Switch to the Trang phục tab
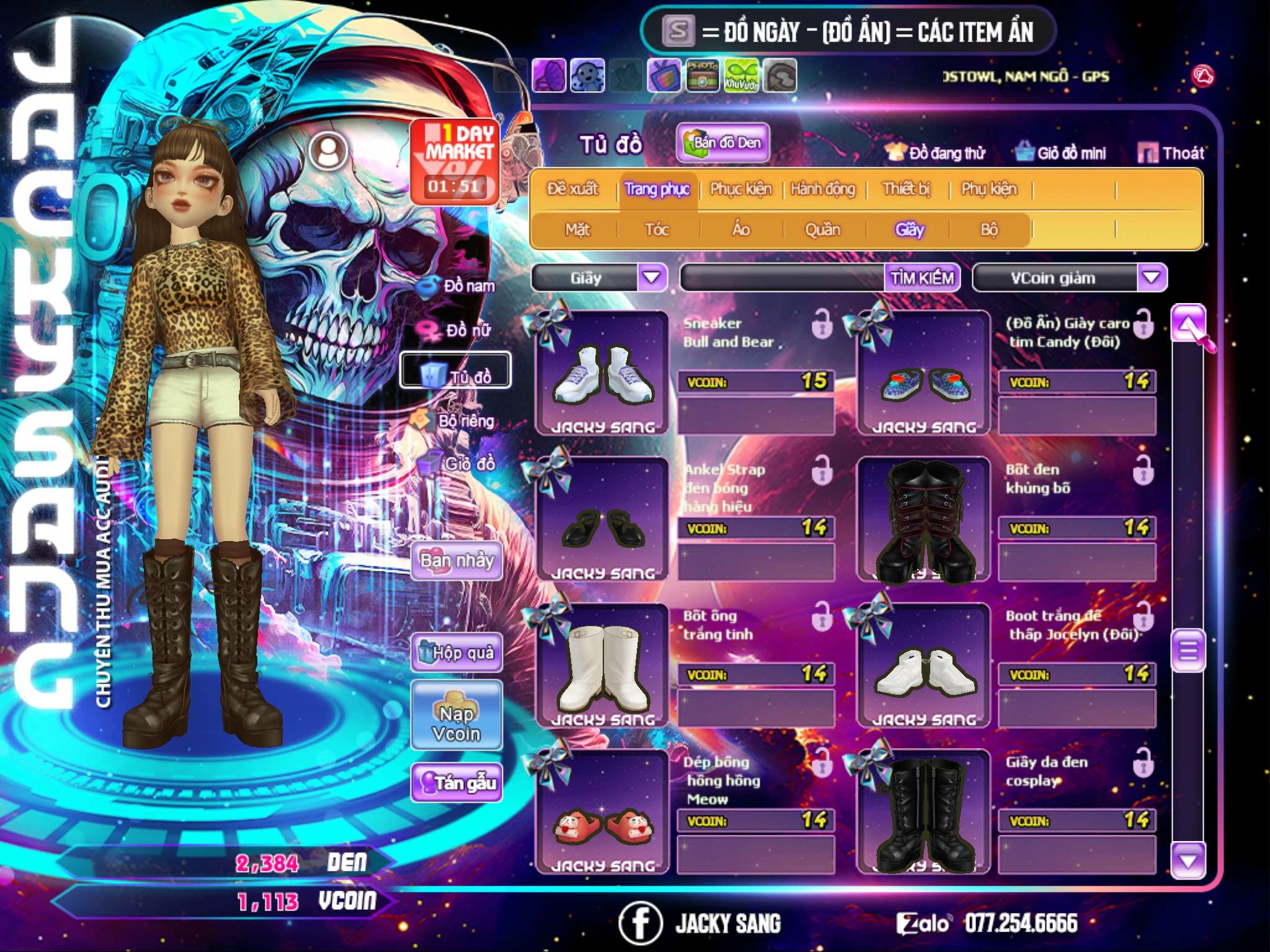This screenshot has height=952, width=1270. click(x=657, y=189)
